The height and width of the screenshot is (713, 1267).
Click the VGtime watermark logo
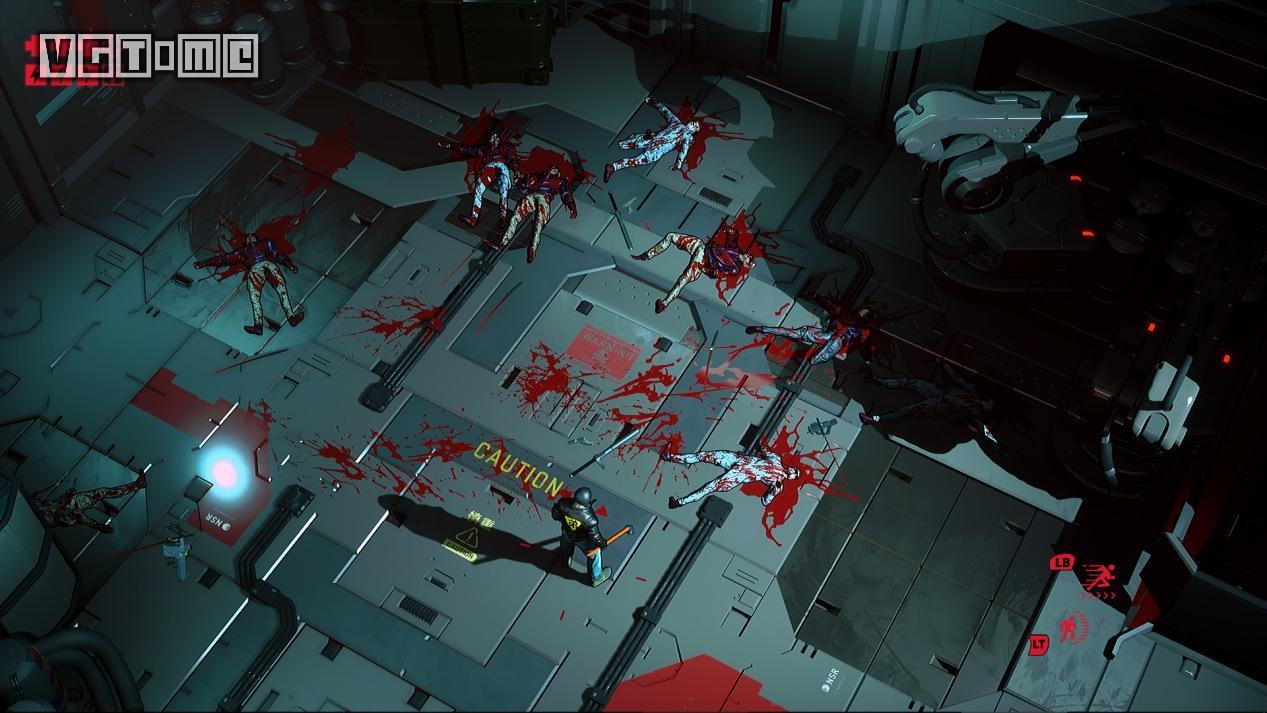148,57
